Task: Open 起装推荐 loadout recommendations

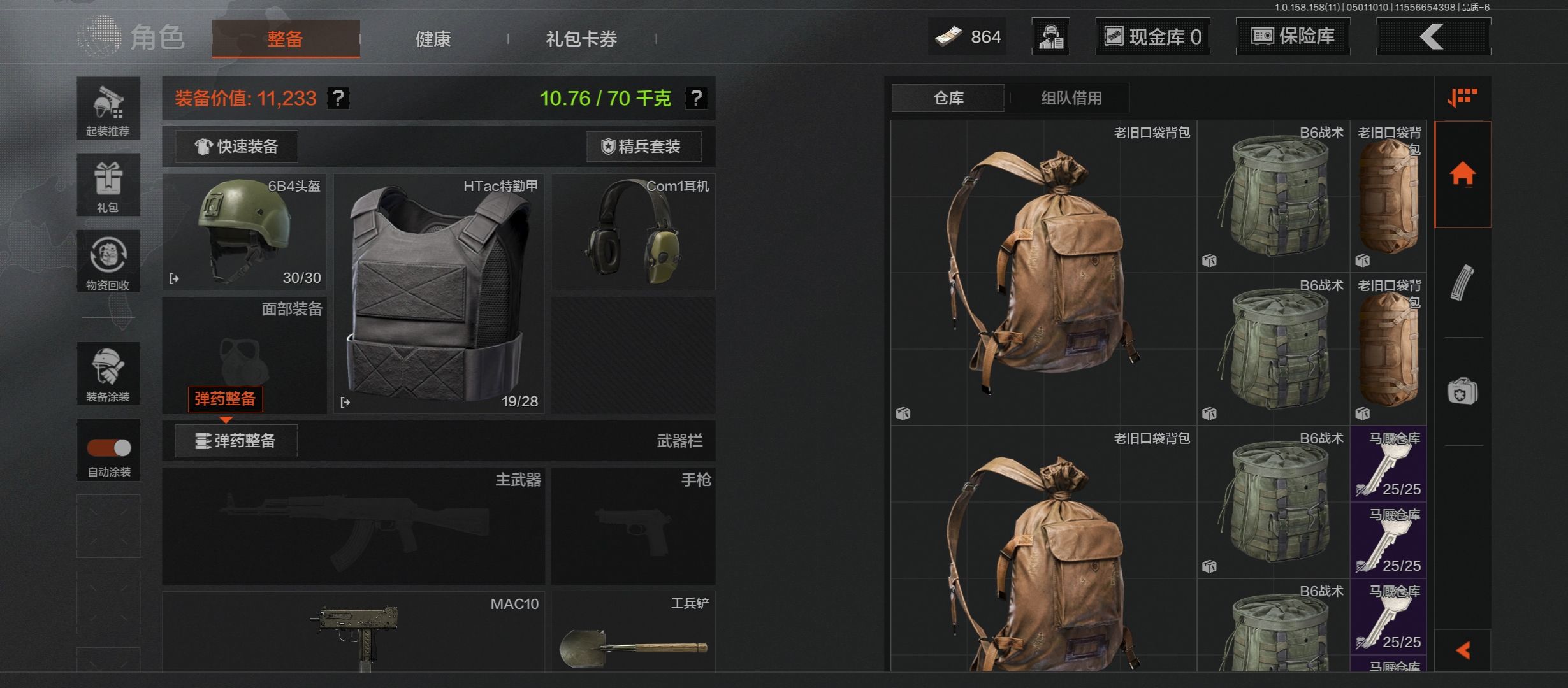Action: pyautogui.click(x=108, y=109)
